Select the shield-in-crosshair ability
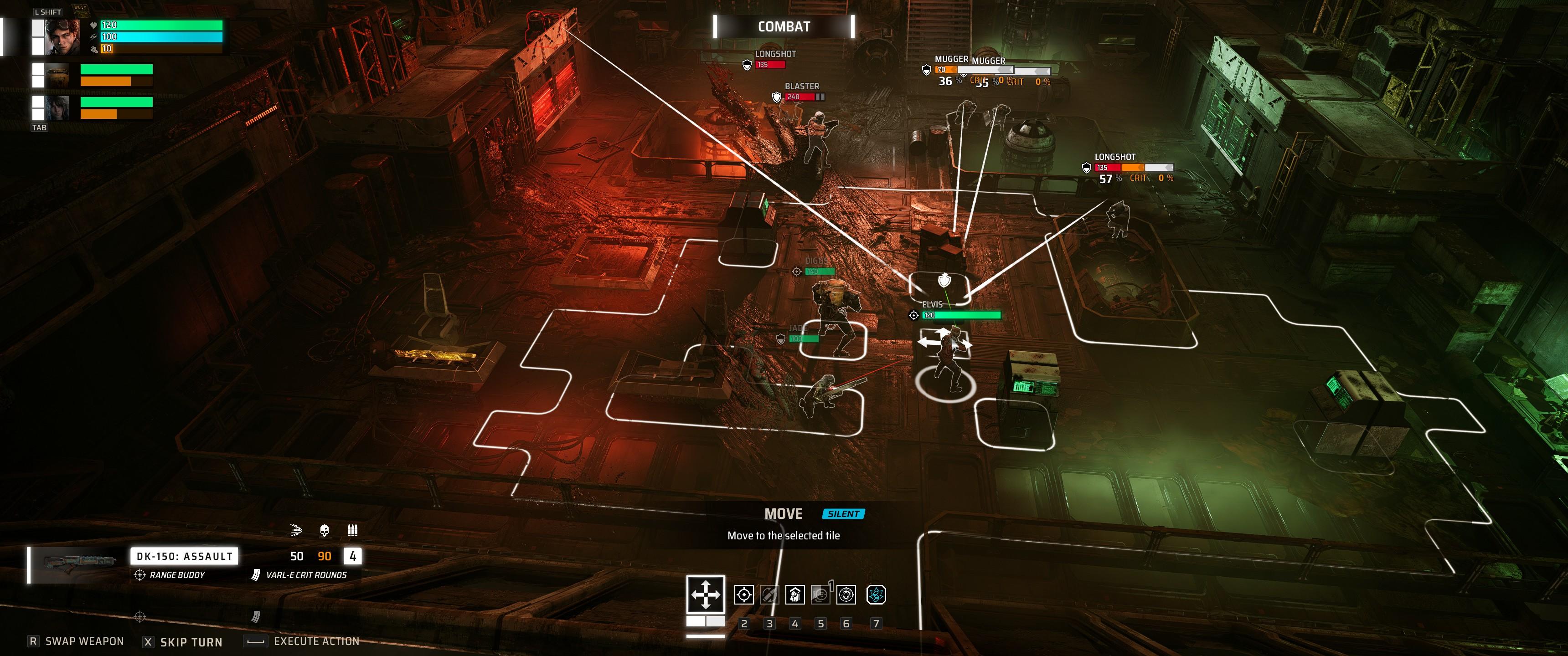1568x656 pixels. [x=846, y=594]
